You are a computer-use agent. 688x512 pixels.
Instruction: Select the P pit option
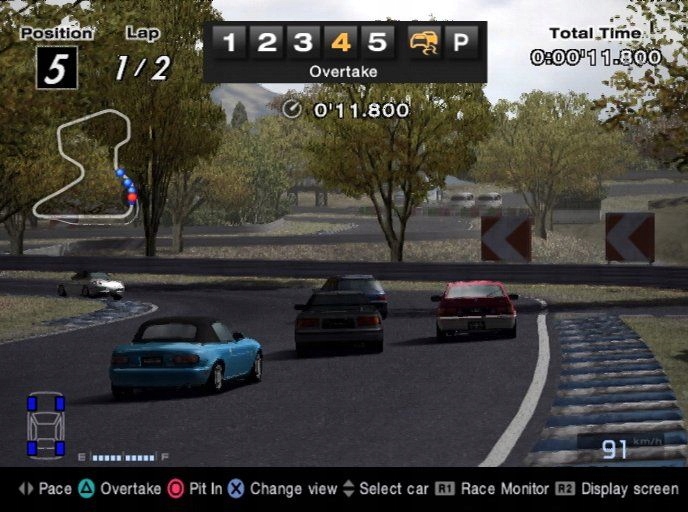coord(463,43)
